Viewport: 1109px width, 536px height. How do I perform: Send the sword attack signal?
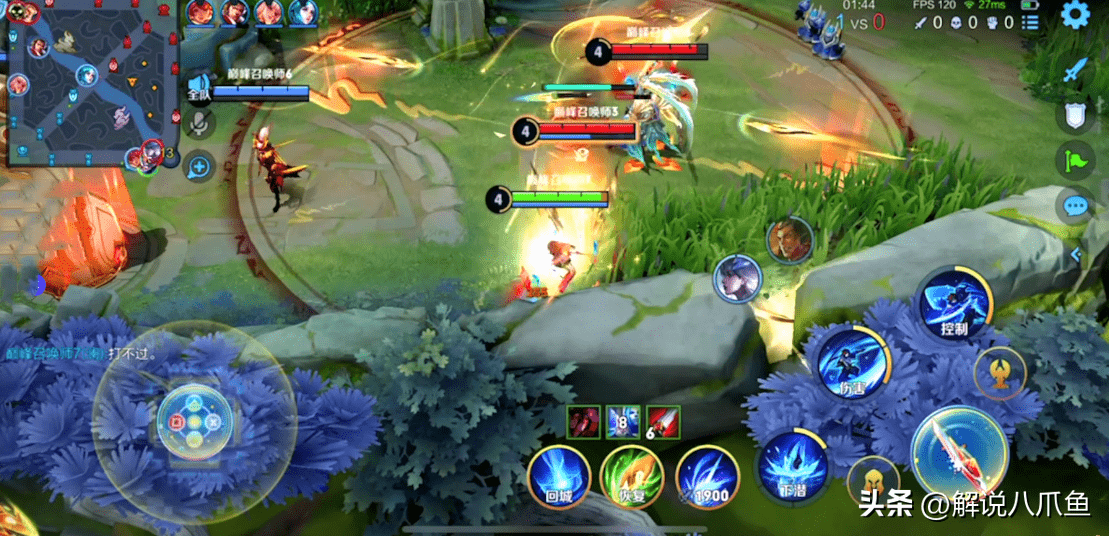point(1075,71)
